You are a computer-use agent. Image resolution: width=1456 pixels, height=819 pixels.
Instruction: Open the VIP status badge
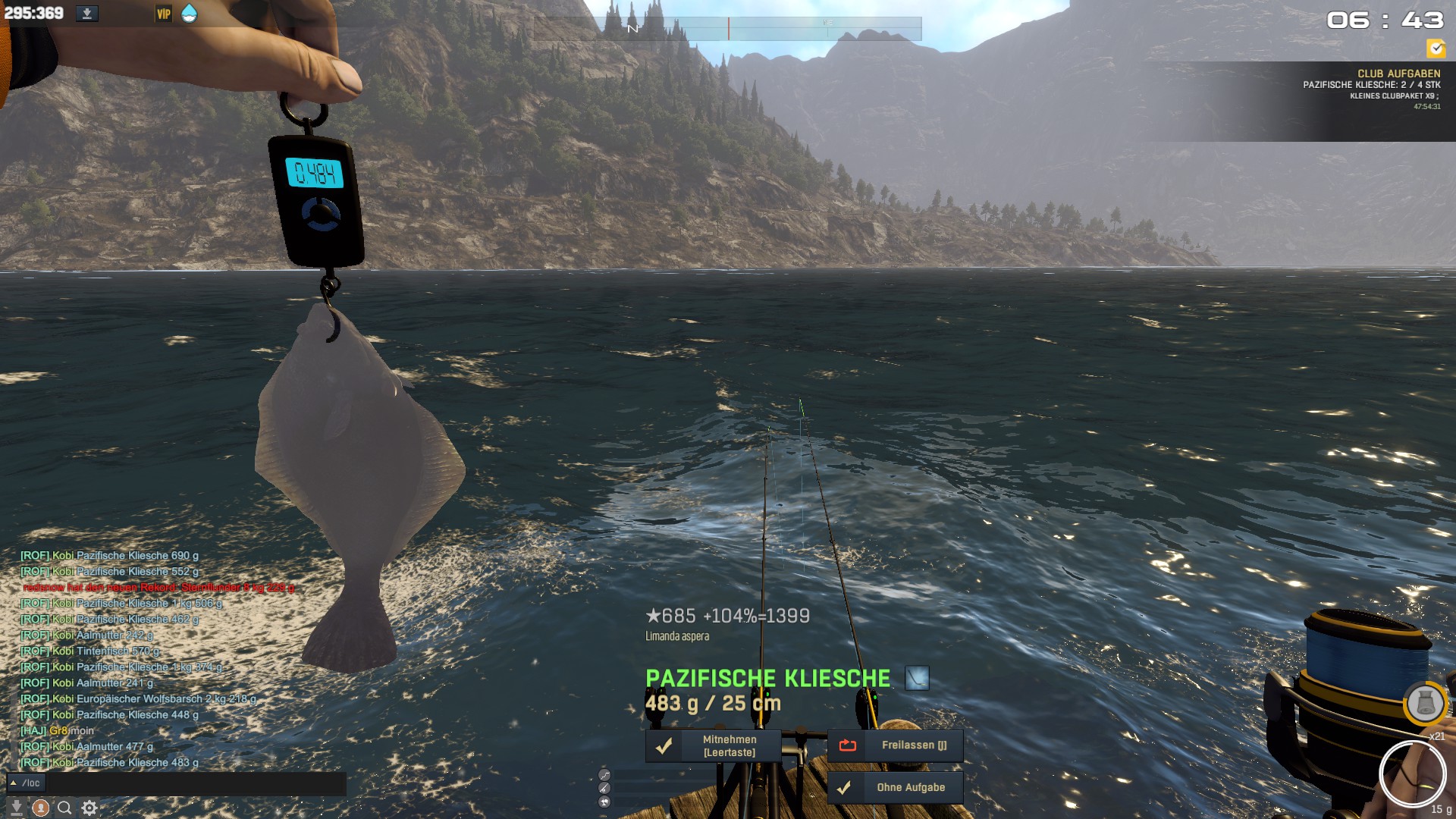[164, 14]
